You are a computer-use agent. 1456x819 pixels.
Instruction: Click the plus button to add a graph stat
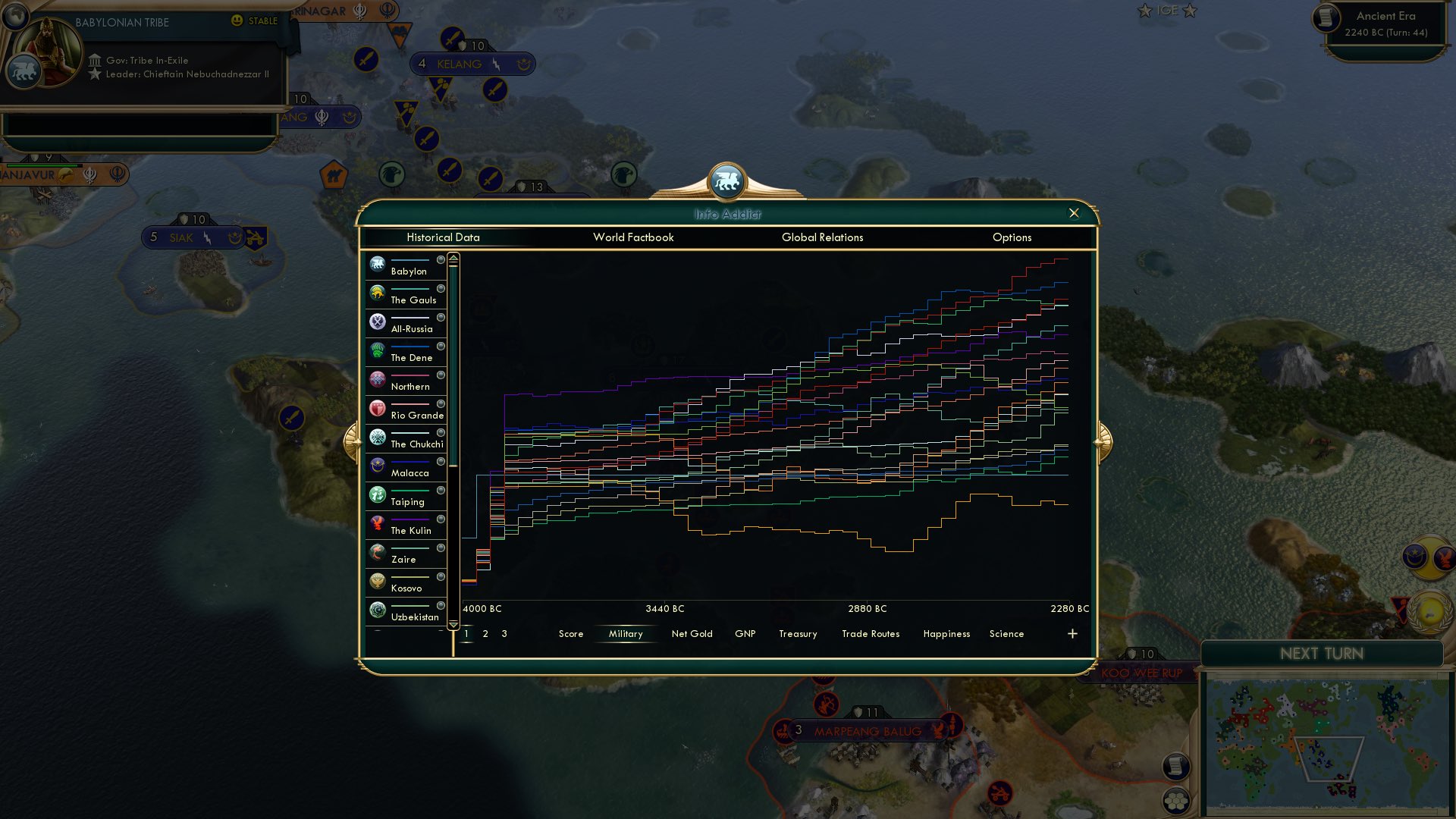[x=1072, y=632]
